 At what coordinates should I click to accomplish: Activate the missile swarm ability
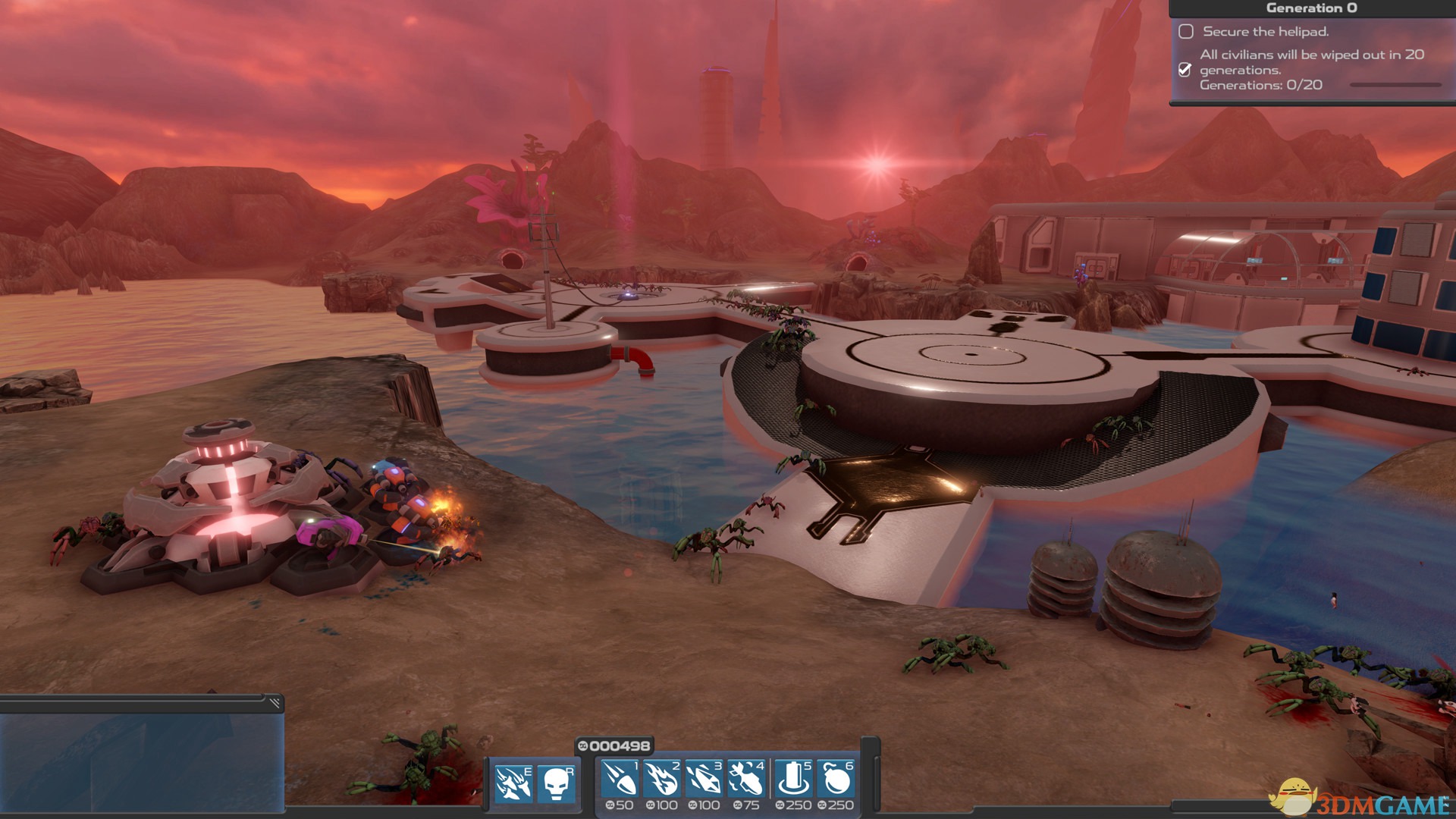(513, 783)
